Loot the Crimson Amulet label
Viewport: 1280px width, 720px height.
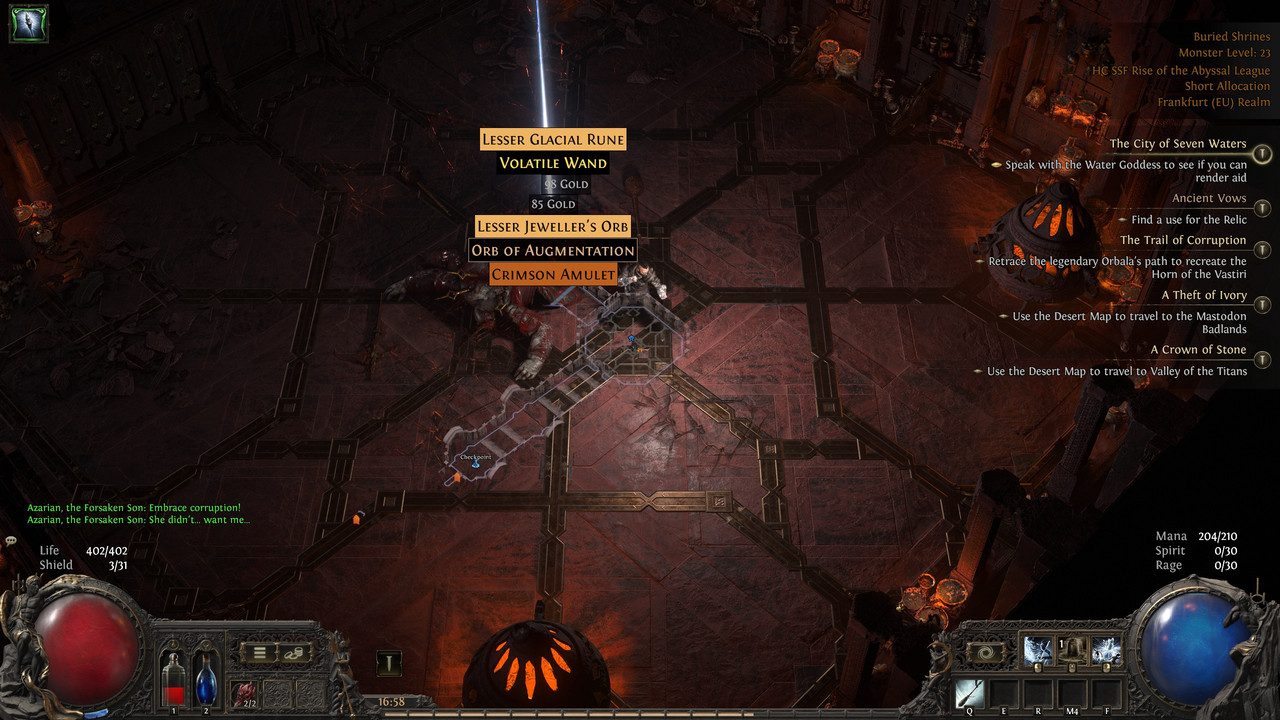[x=553, y=274]
